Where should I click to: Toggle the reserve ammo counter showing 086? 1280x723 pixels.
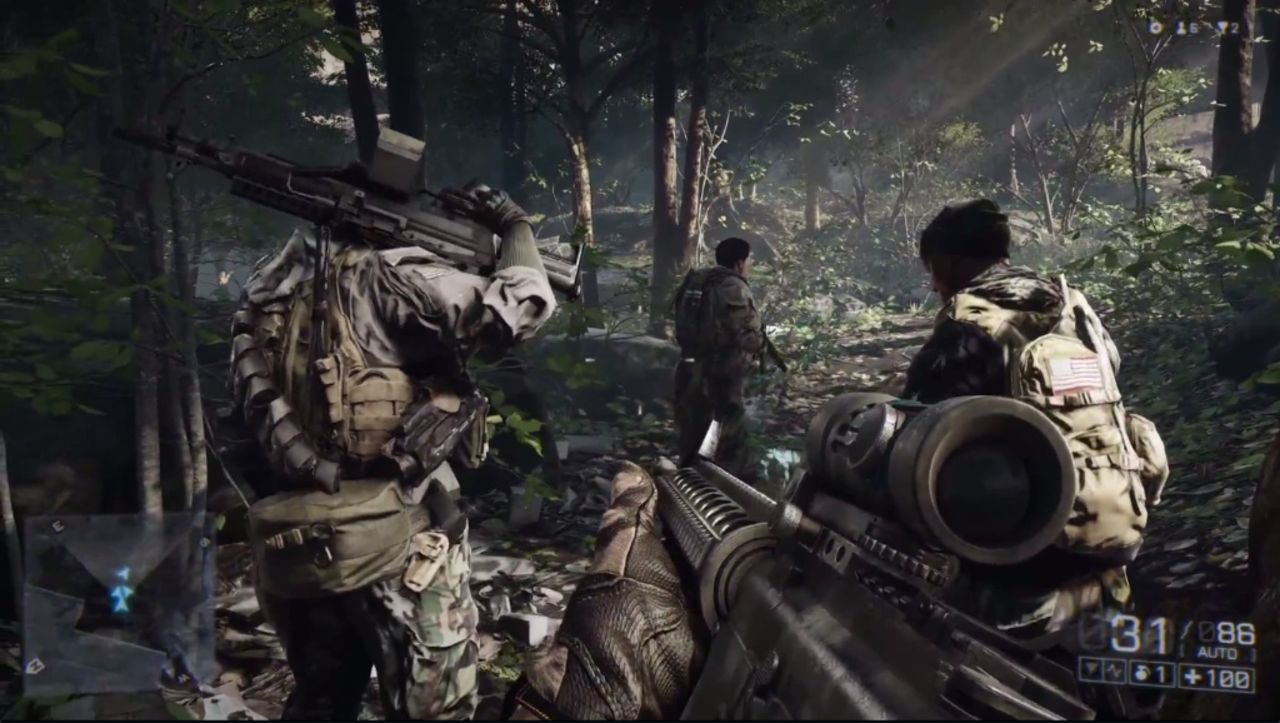pyautogui.click(x=1231, y=631)
